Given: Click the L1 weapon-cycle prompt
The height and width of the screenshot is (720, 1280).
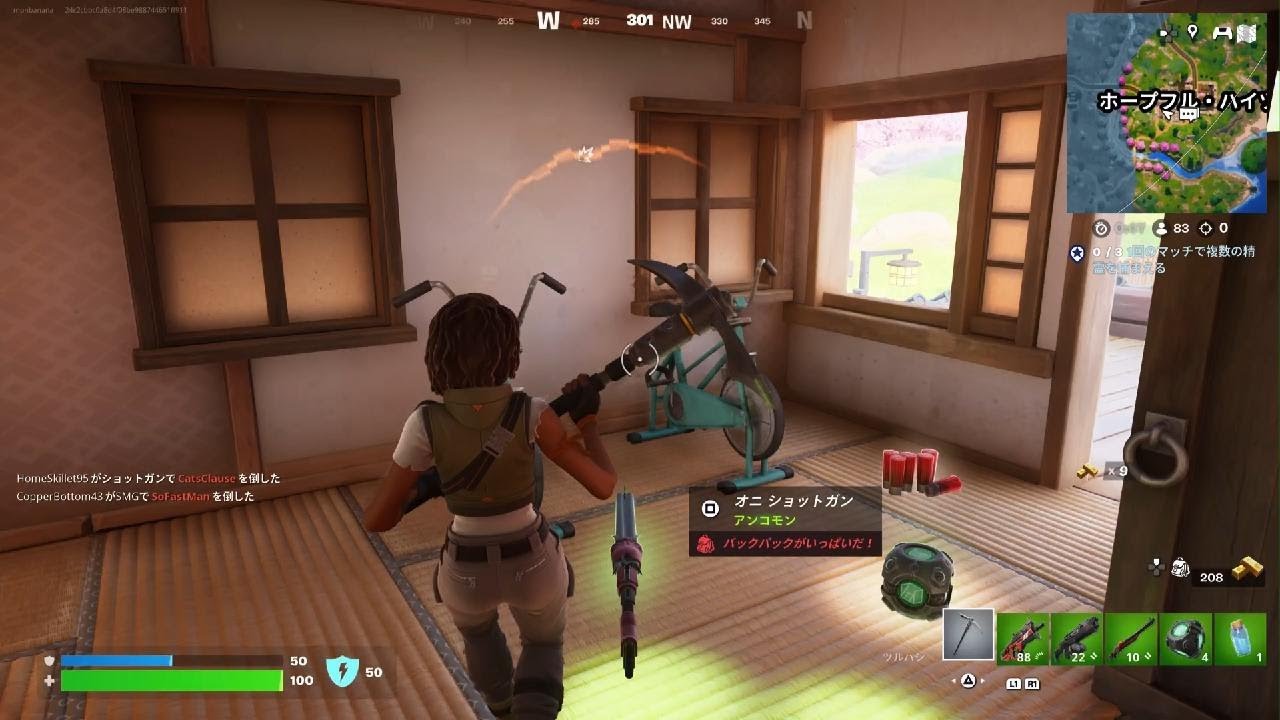Looking at the screenshot, I should pyautogui.click(x=1016, y=685).
